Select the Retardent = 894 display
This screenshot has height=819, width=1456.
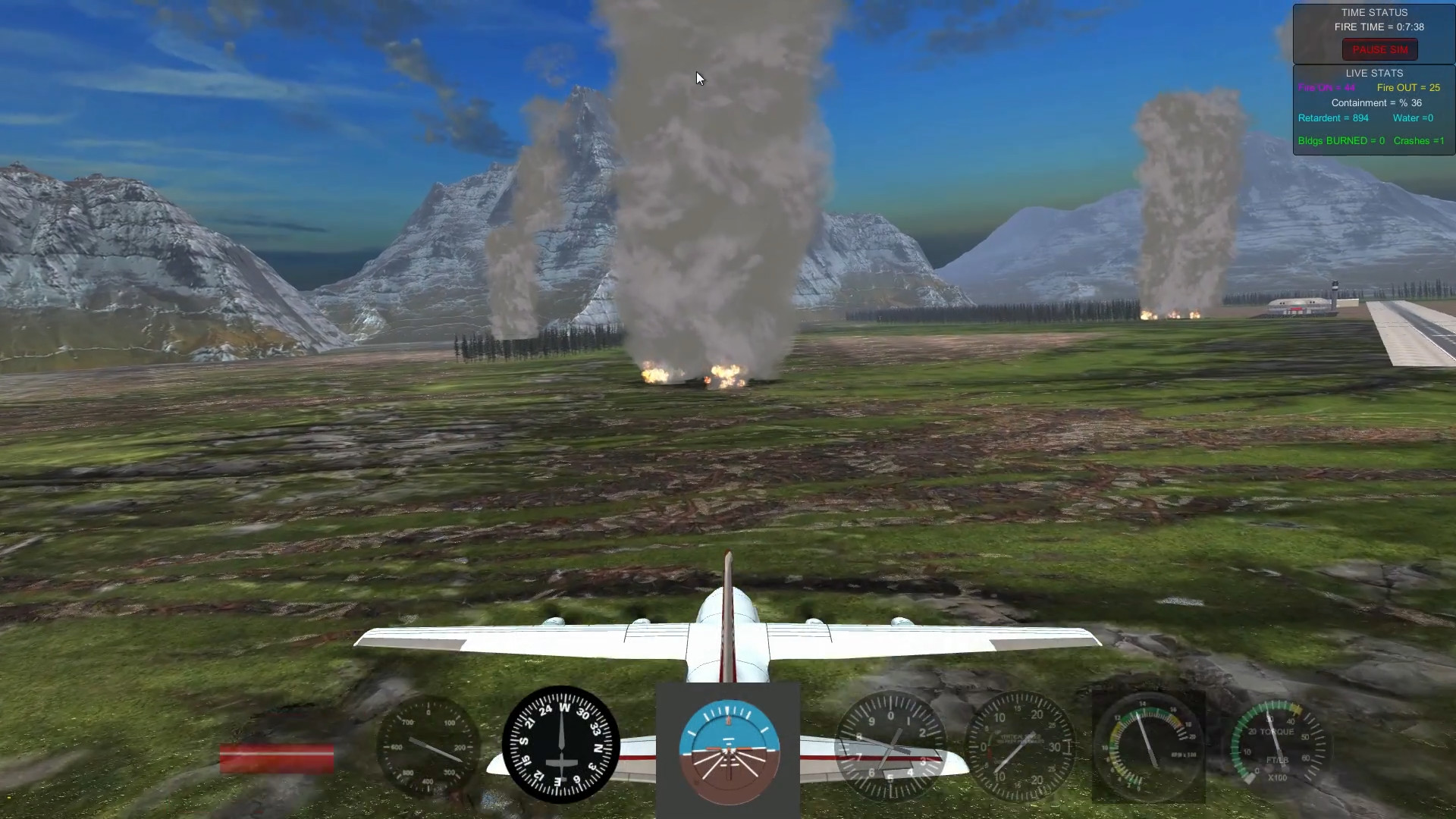(1332, 118)
